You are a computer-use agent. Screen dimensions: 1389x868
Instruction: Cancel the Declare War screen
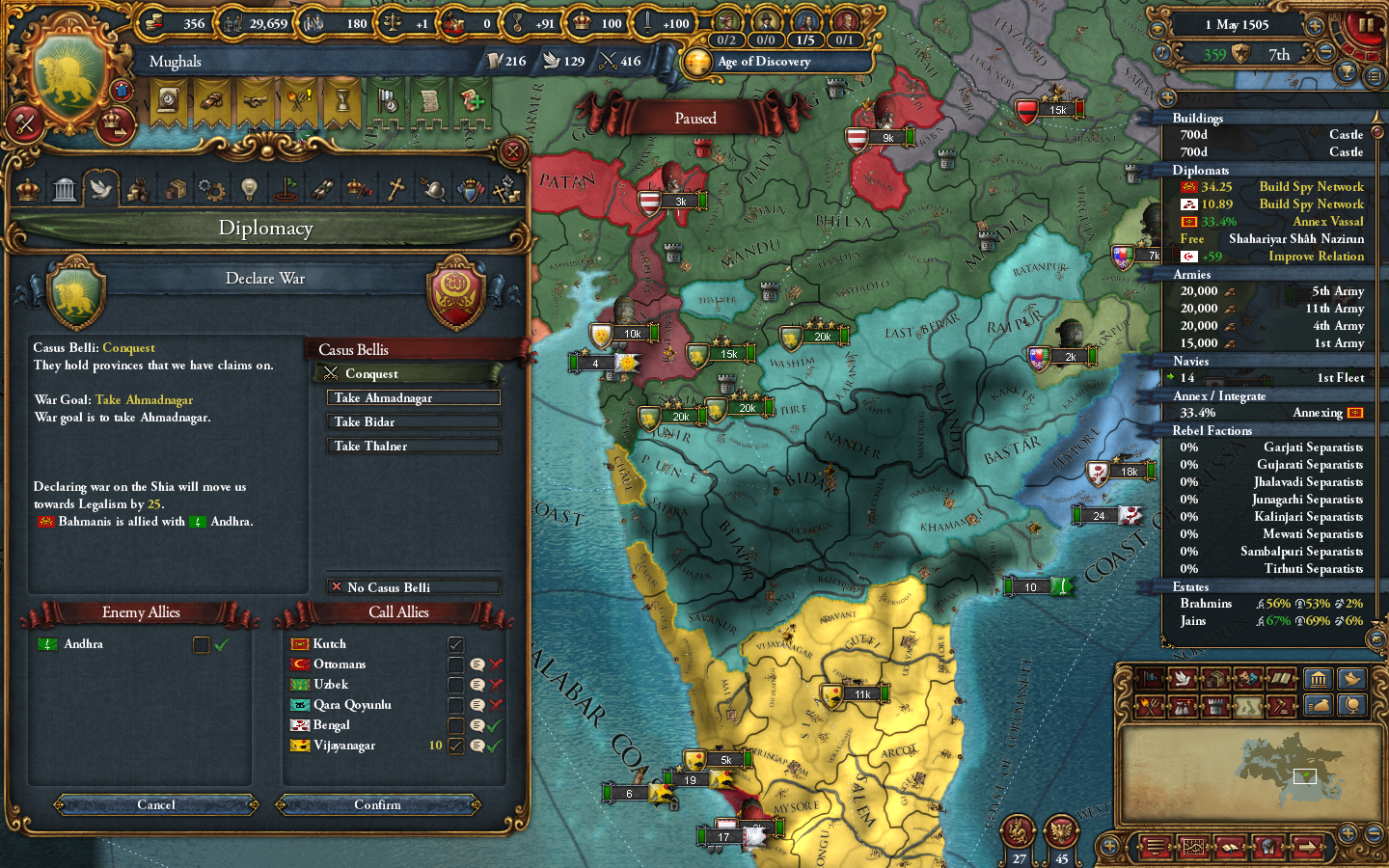click(154, 804)
